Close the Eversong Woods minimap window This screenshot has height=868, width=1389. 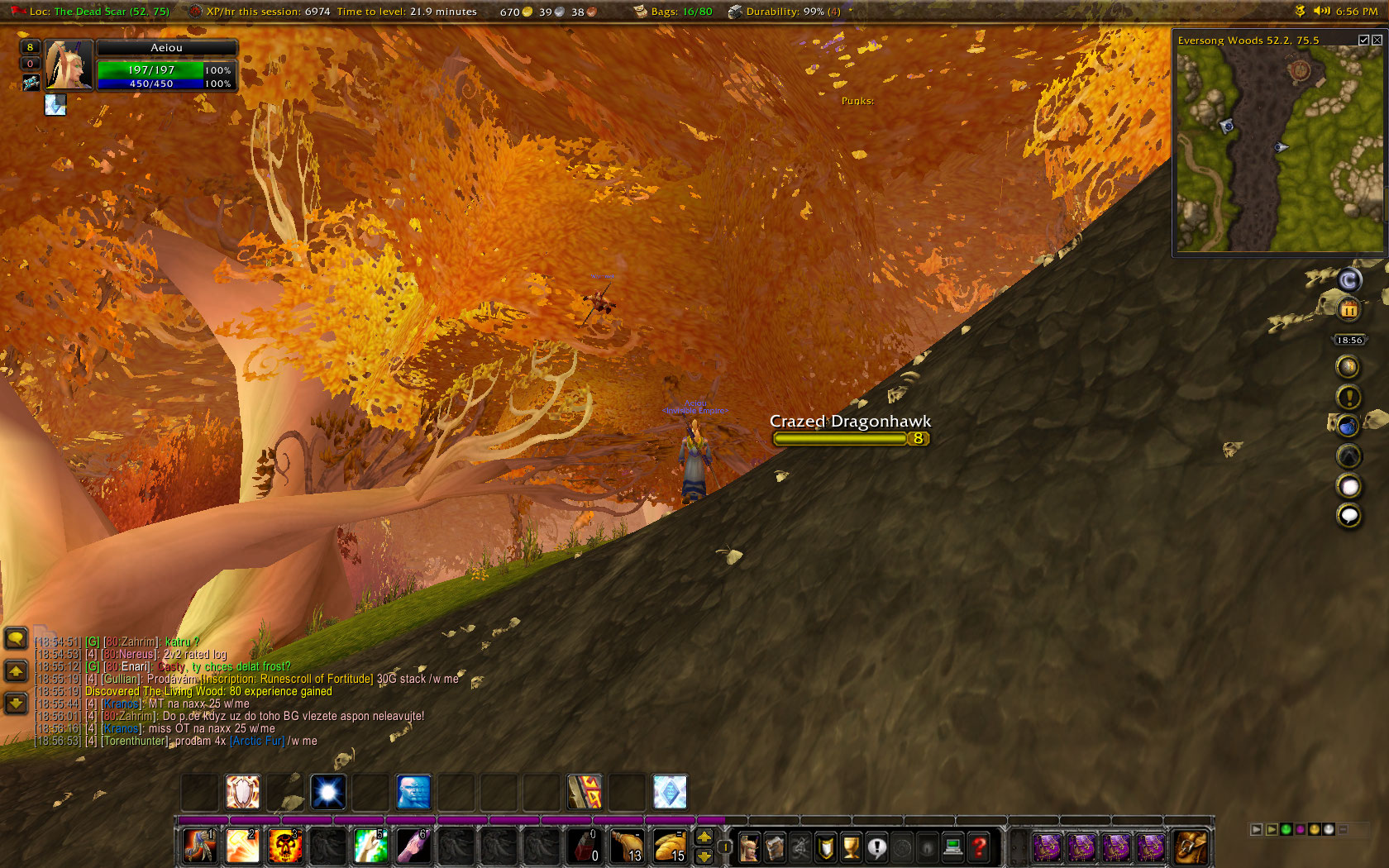[x=1377, y=40]
